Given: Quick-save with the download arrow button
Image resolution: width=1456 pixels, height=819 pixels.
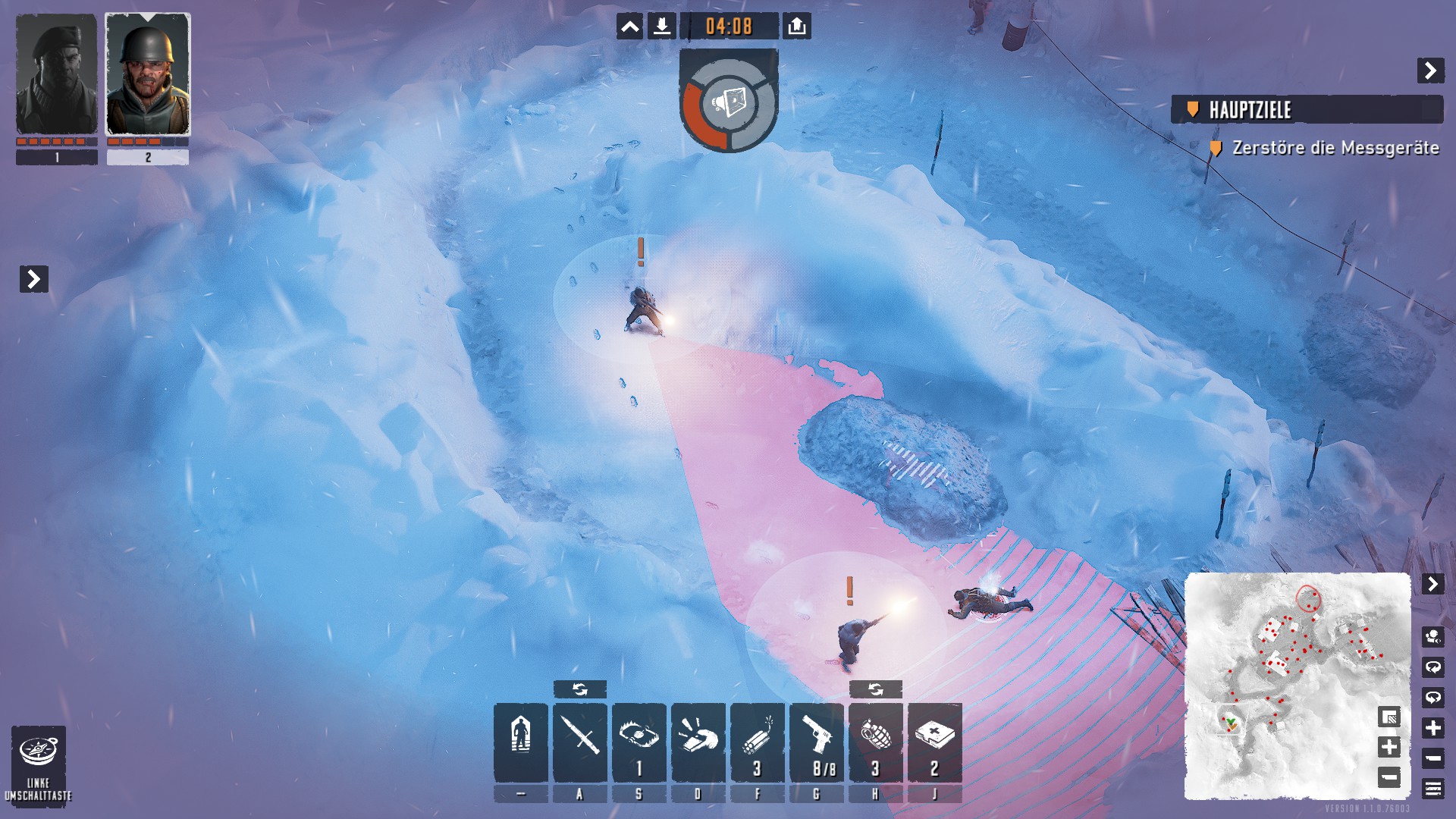Looking at the screenshot, I should (661, 27).
